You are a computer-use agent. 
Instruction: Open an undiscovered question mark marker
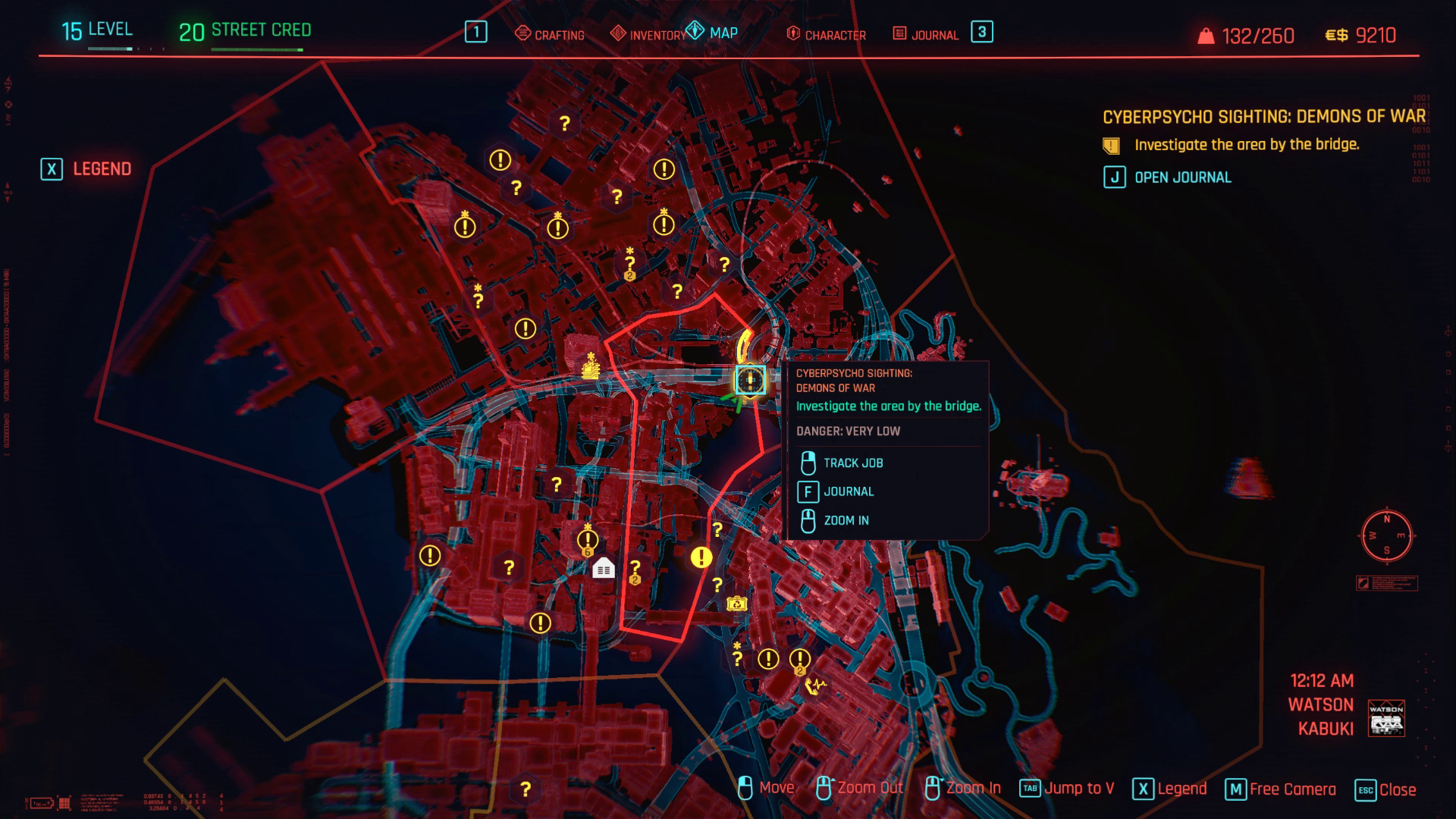point(565,124)
